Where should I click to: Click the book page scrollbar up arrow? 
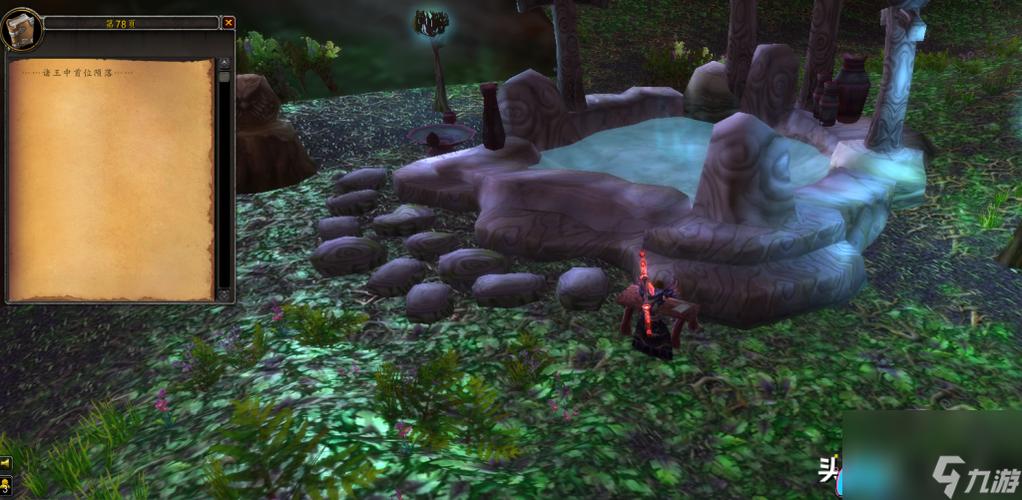point(224,64)
